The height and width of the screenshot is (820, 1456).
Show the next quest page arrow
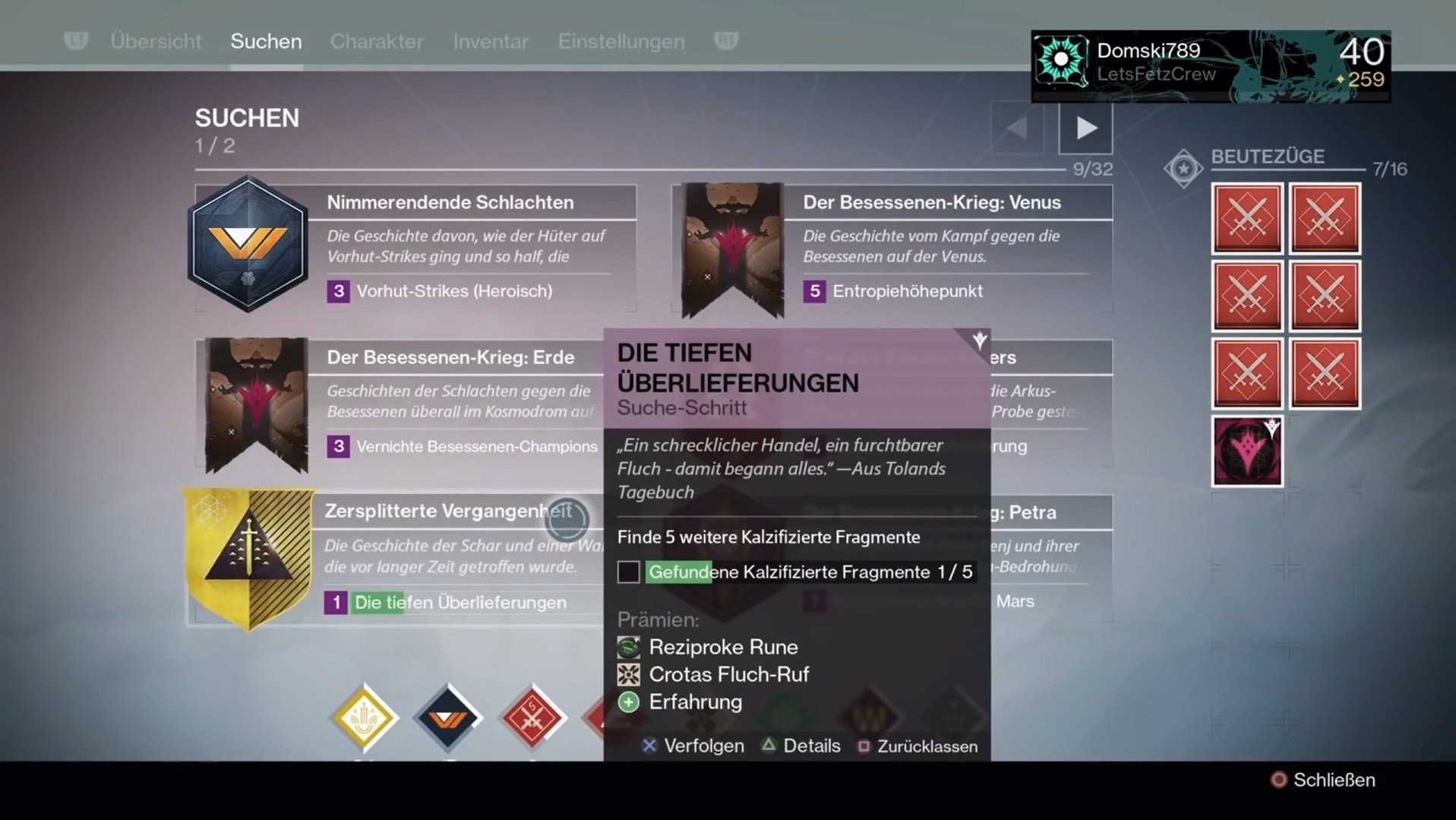pyautogui.click(x=1085, y=128)
